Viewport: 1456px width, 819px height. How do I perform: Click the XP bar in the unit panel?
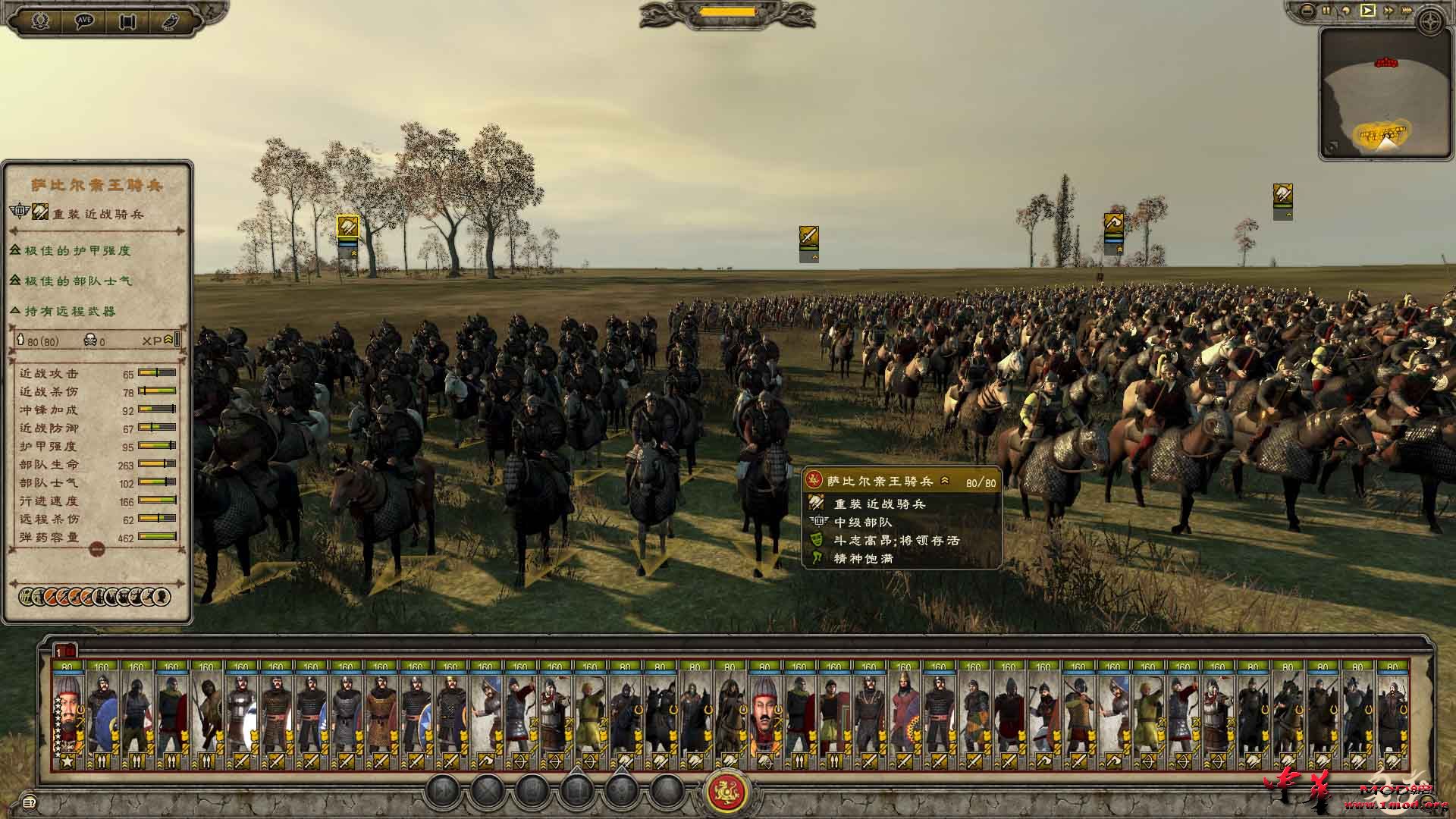[176, 340]
